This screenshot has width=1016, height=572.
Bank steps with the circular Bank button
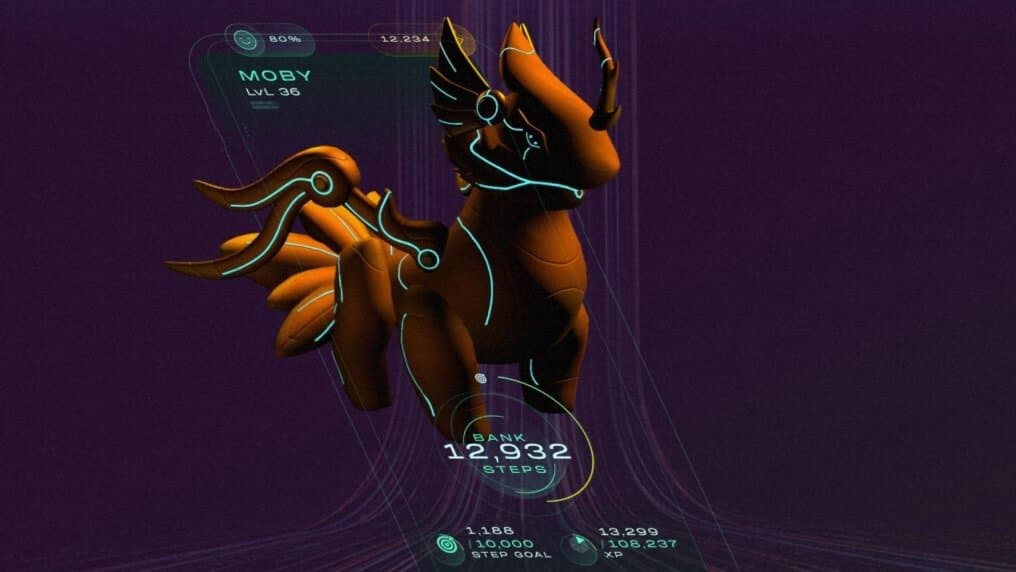click(x=507, y=452)
